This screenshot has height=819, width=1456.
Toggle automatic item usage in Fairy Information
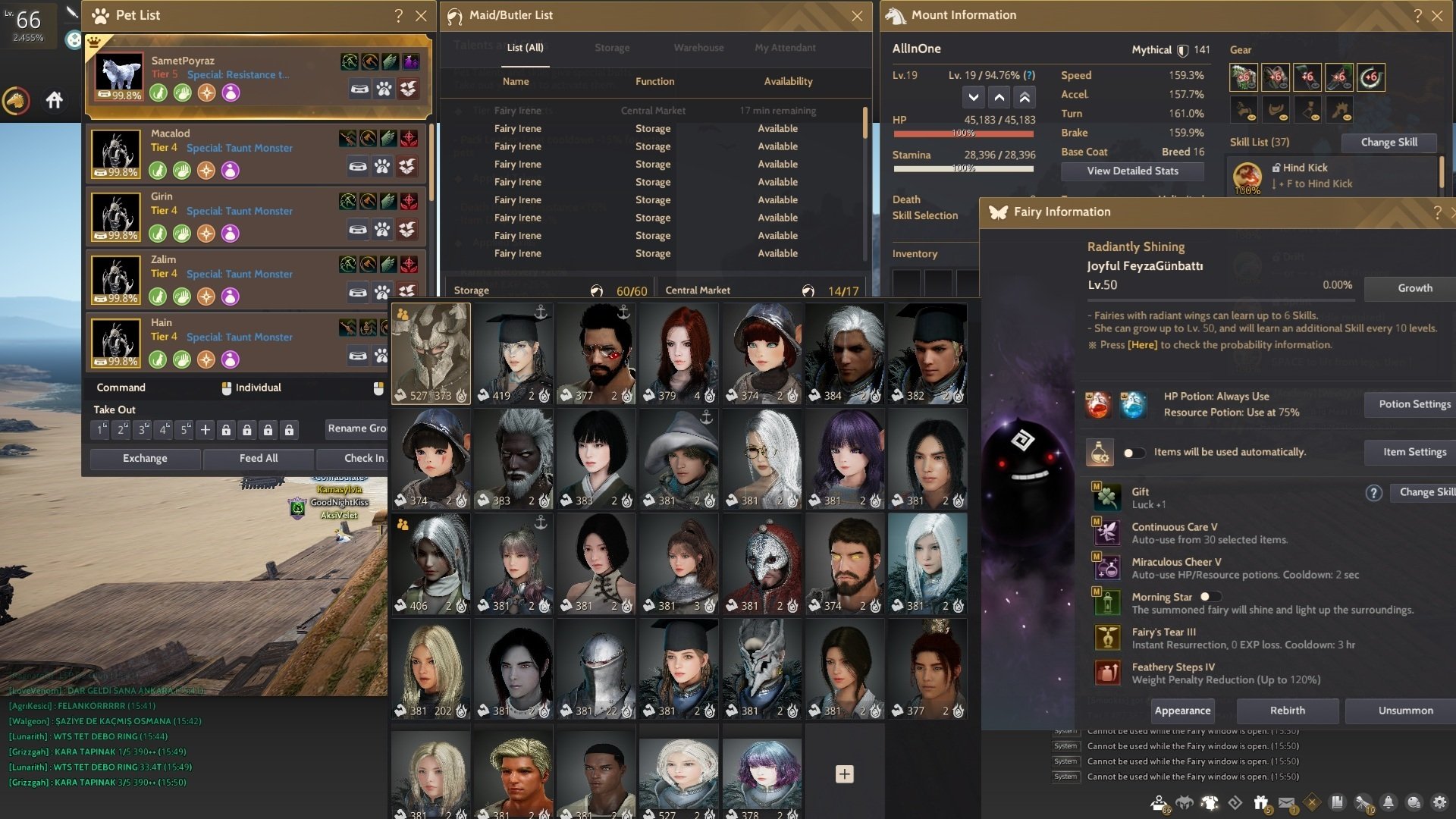click(1134, 451)
